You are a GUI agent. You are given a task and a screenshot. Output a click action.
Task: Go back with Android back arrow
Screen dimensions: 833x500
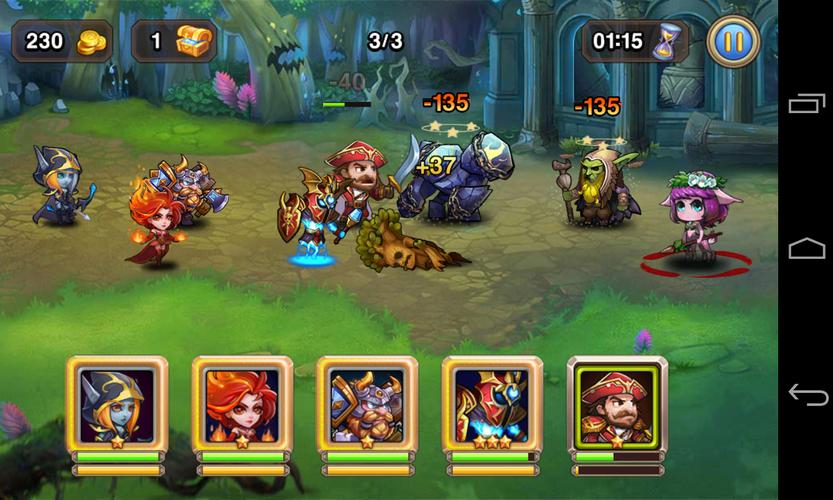807,394
